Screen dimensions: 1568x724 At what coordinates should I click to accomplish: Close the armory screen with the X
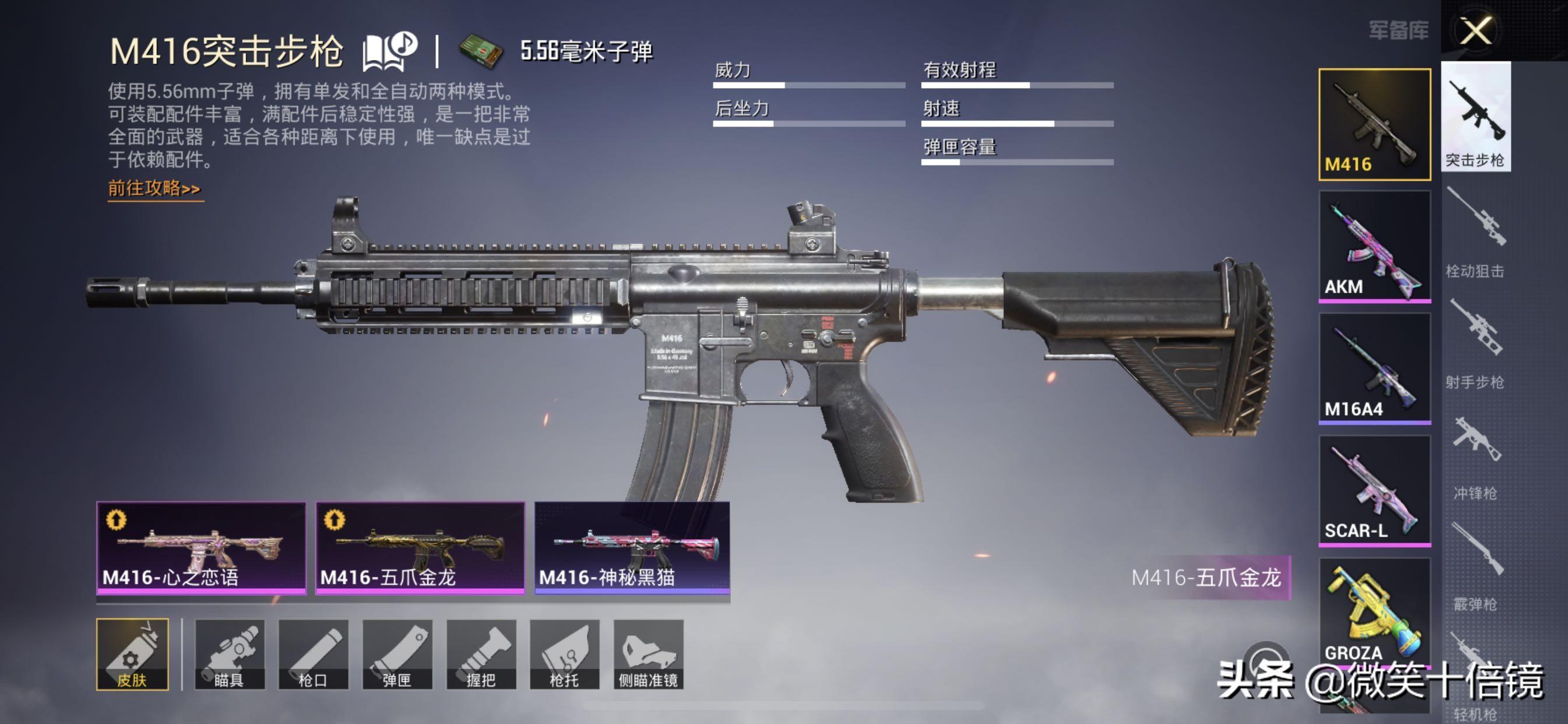[1475, 30]
